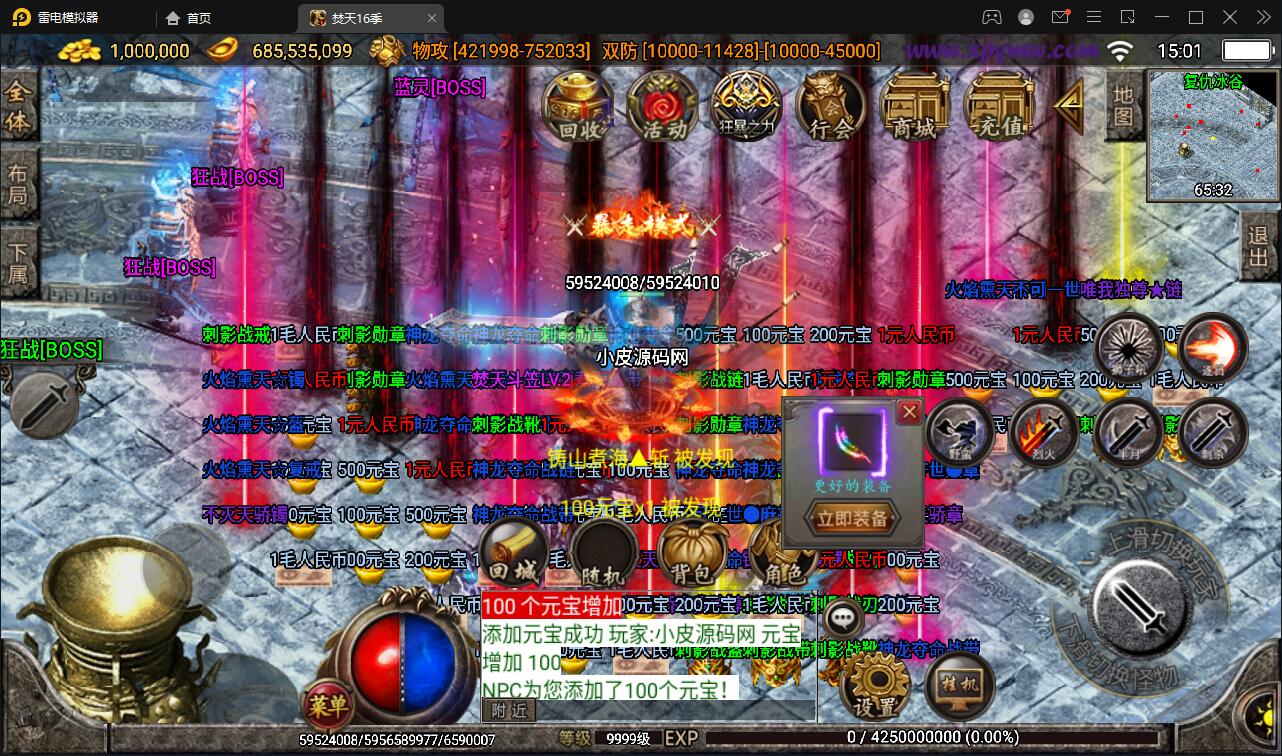
Task: Switch to the 附近 nearby chat tab
Action: tap(509, 710)
